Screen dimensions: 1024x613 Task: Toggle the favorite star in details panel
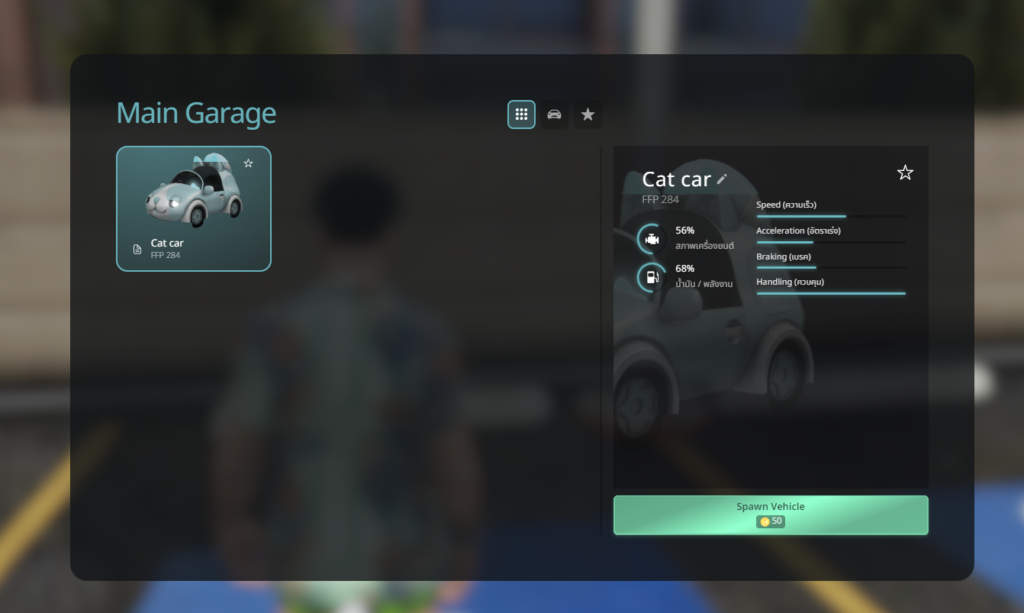[905, 173]
